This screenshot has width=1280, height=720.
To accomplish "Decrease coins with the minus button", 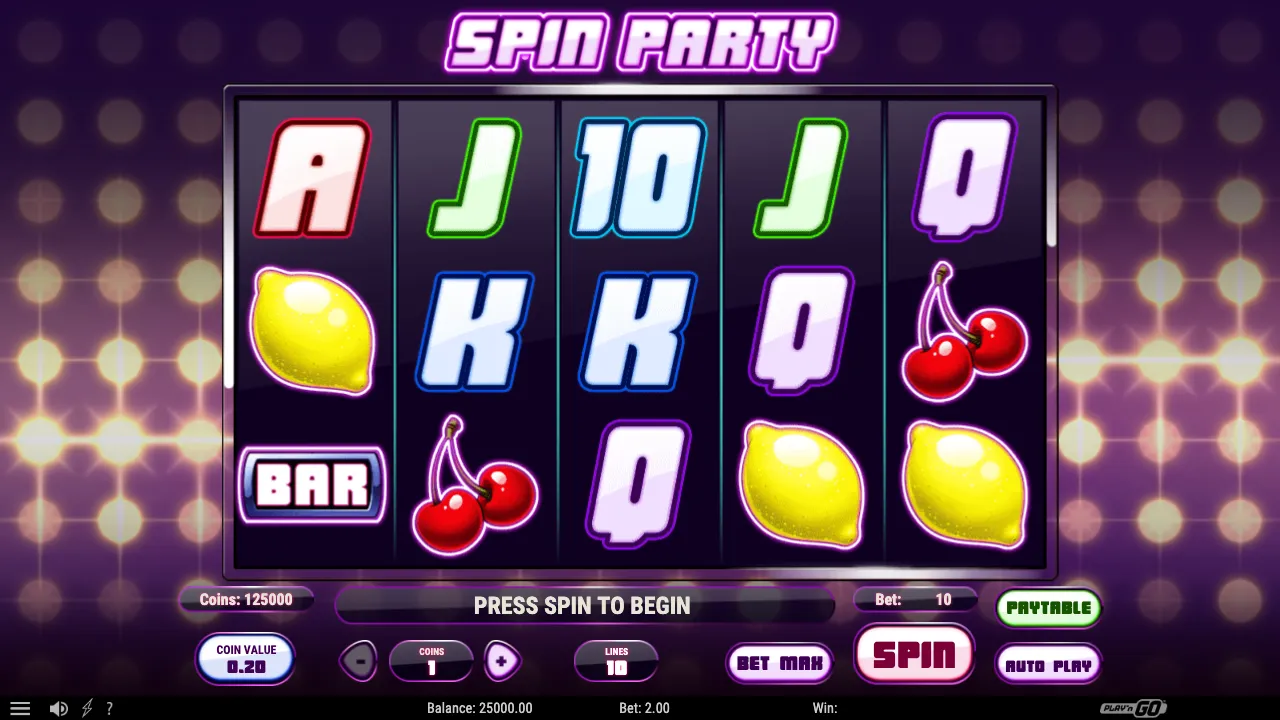I will tap(359, 661).
